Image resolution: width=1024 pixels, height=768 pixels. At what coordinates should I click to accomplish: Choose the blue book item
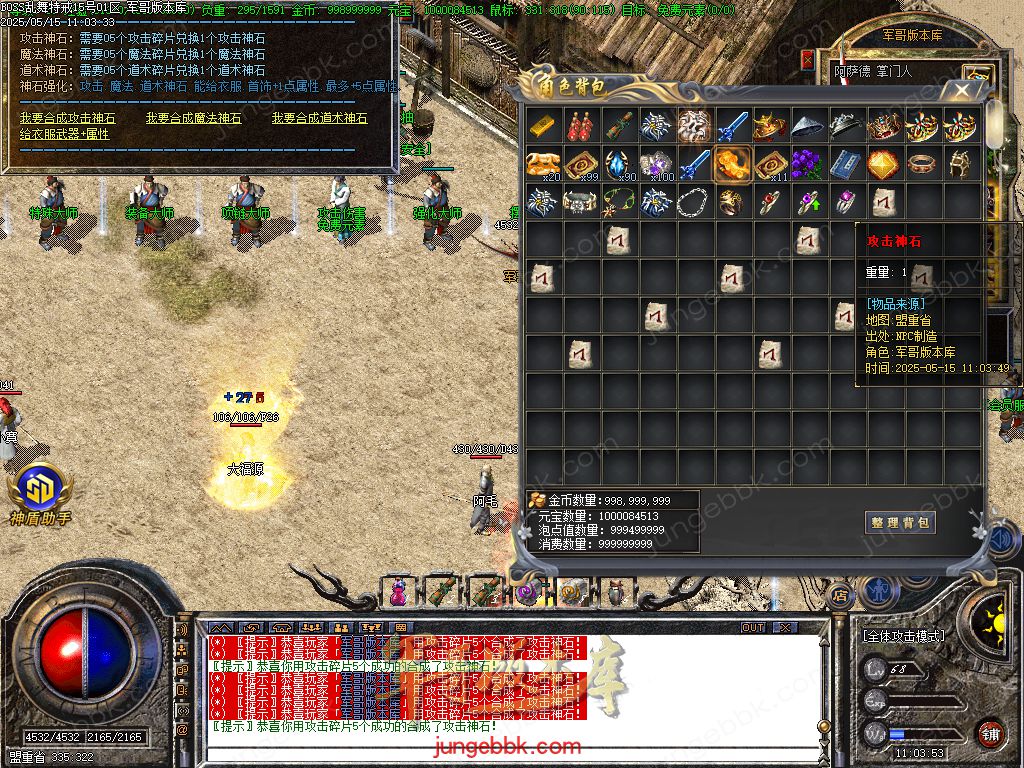click(847, 164)
